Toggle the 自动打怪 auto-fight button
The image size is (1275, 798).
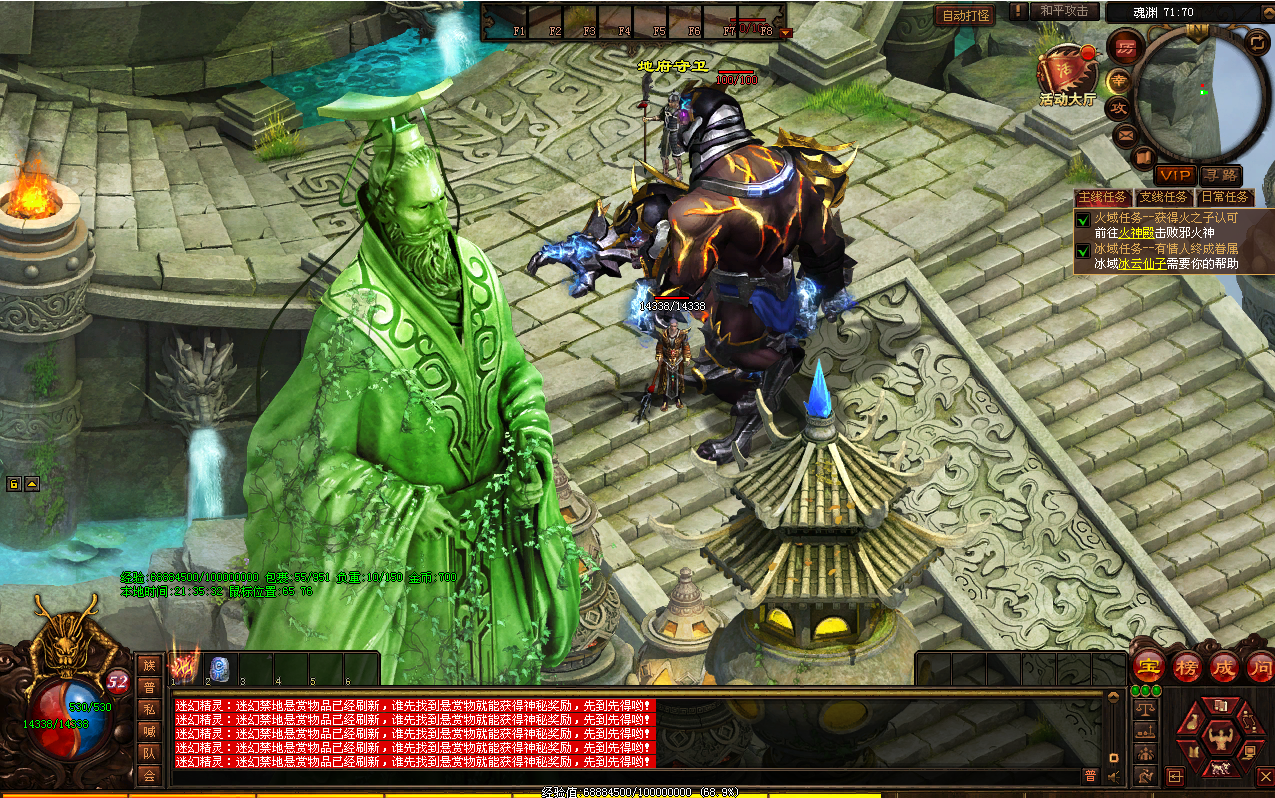click(x=964, y=15)
